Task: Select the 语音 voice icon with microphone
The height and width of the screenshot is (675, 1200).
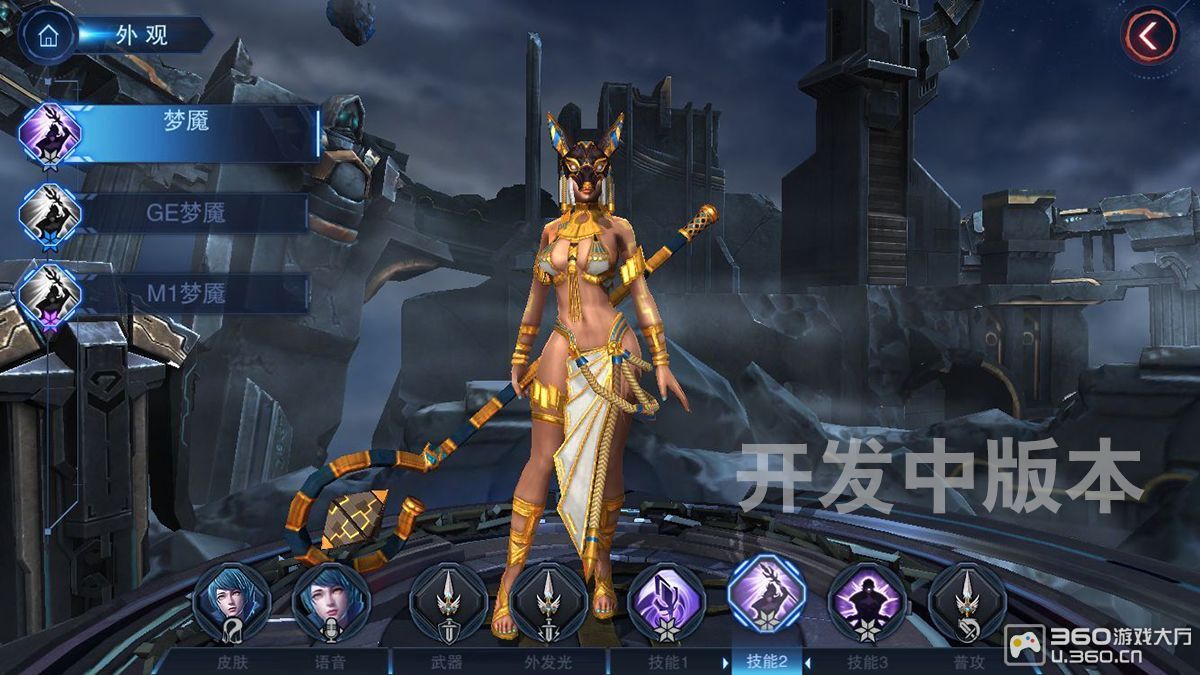Action: [x=331, y=602]
